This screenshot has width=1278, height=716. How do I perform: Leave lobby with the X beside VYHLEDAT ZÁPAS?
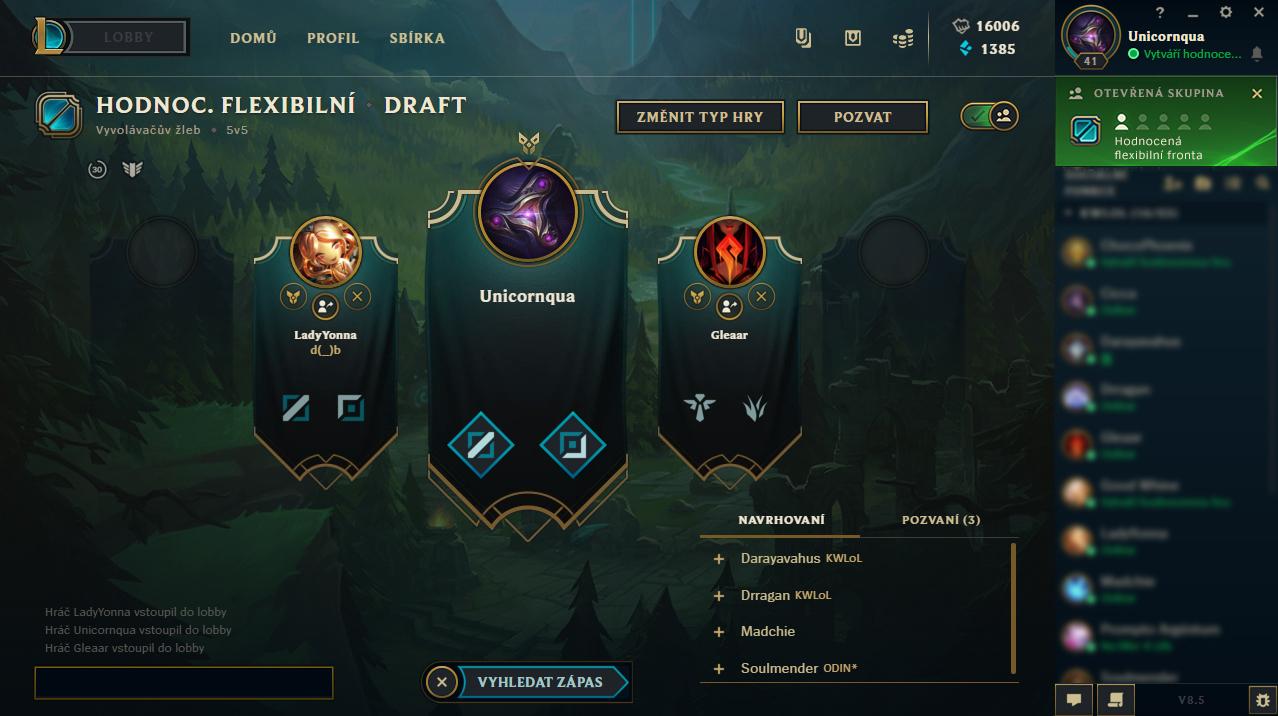coord(442,682)
